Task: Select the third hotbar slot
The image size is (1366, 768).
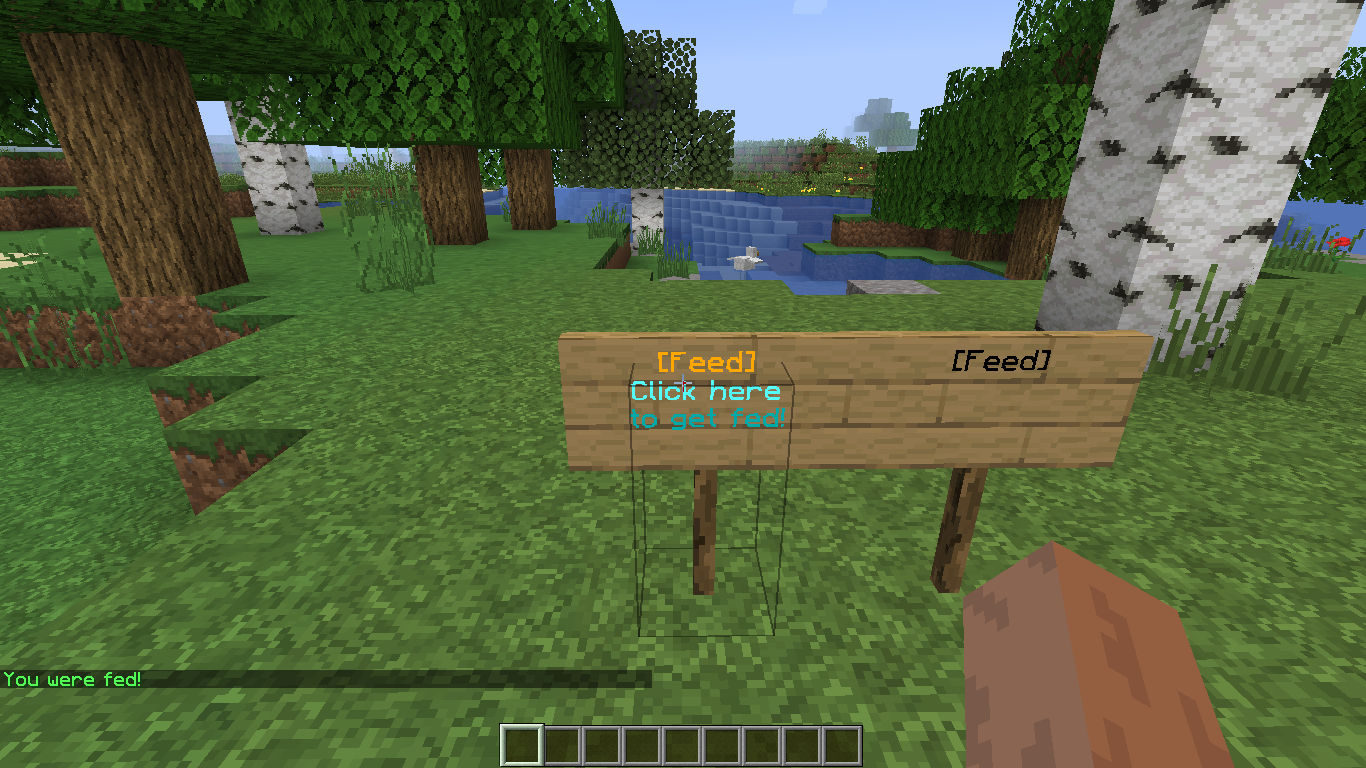Action: tap(602, 741)
